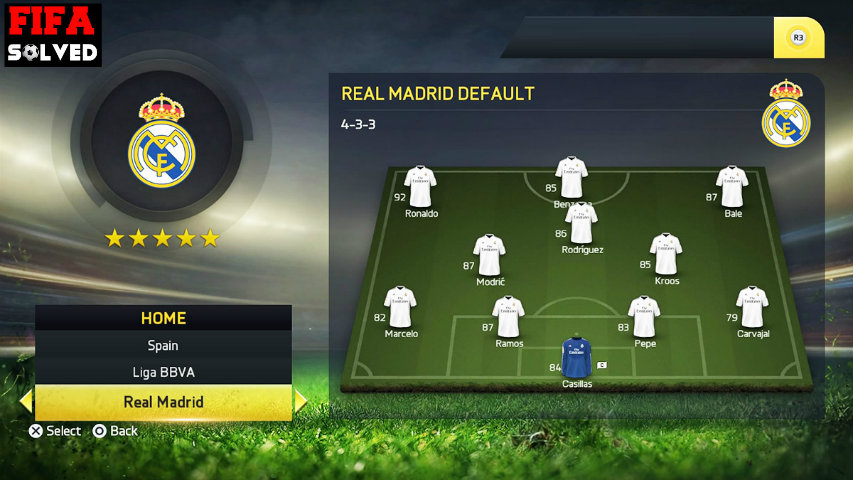Select Ronaldo's shirt in the lineup
The image size is (853, 480).
point(421,187)
